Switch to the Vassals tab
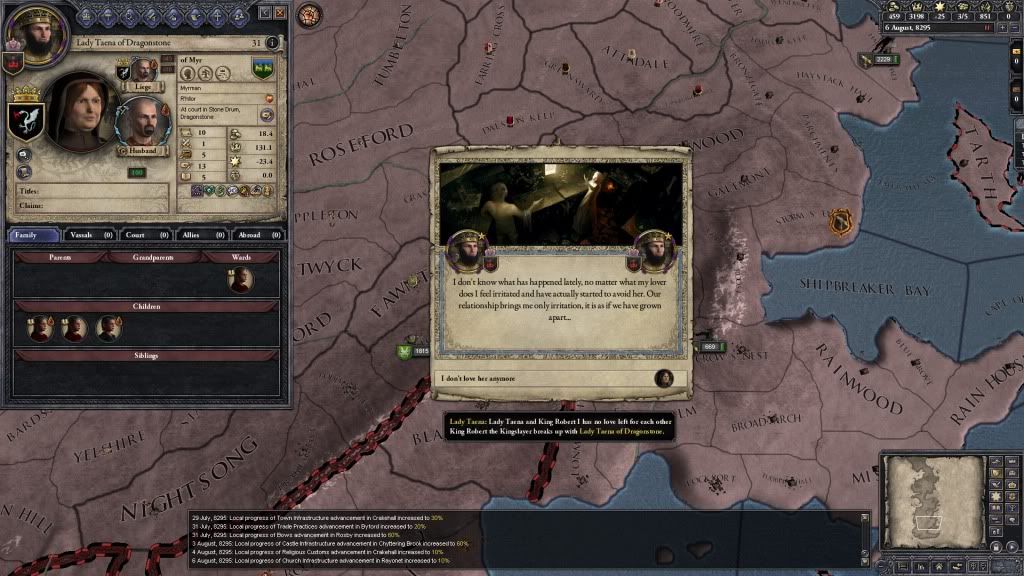 pos(91,235)
